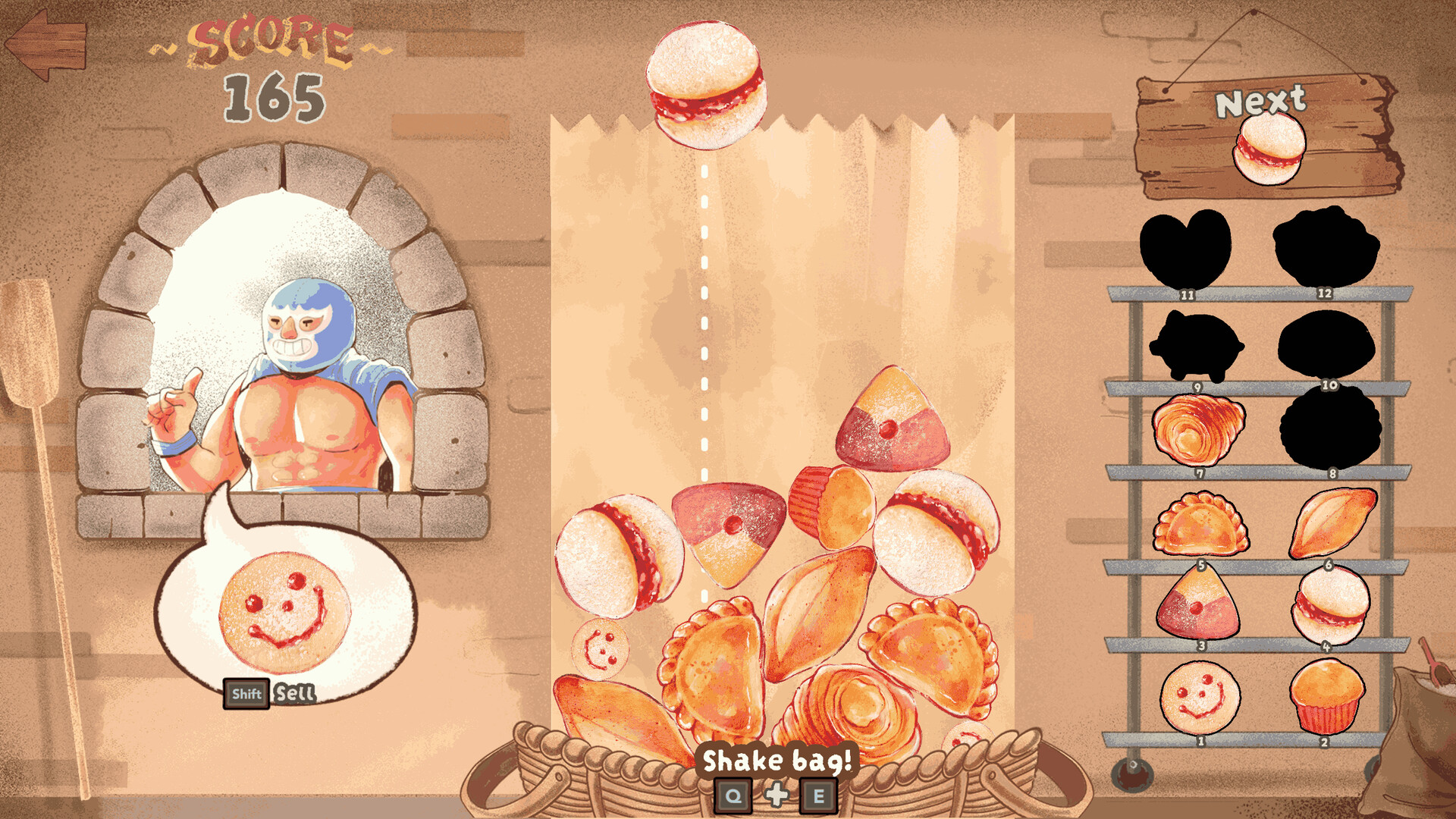Click Sell to sell the requested smiley cookie

294,694
